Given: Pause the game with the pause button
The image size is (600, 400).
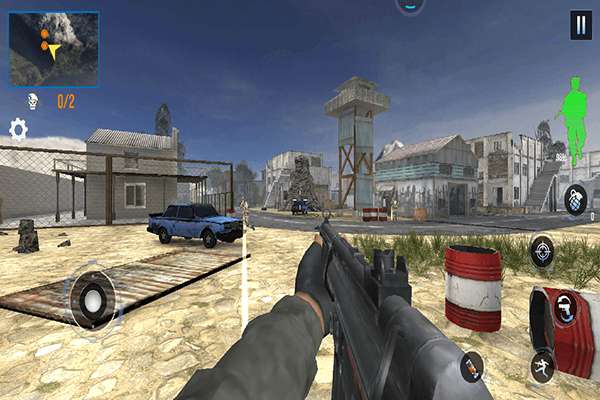Looking at the screenshot, I should point(581,25).
